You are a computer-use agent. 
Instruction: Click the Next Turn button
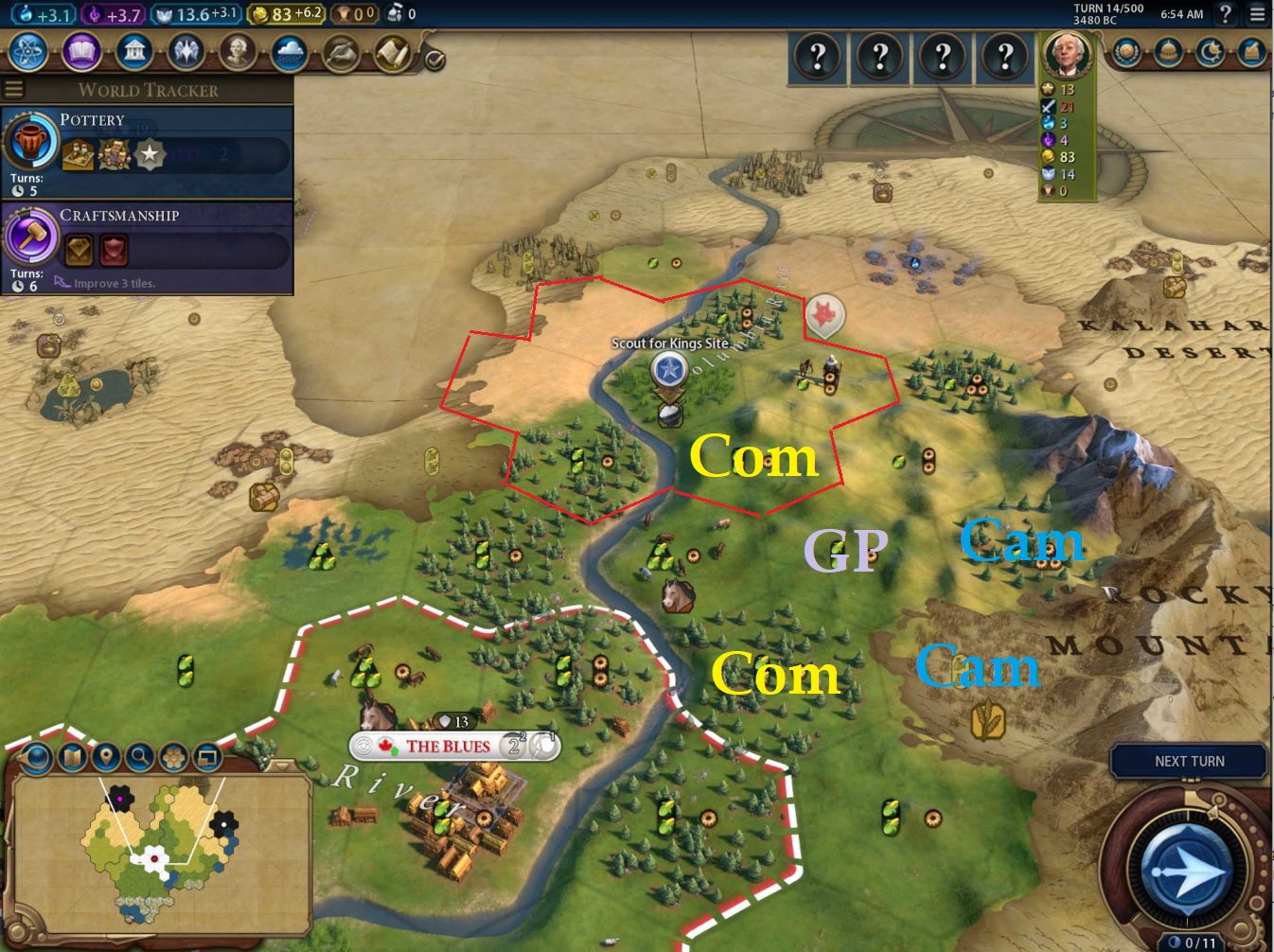[x=1189, y=761]
